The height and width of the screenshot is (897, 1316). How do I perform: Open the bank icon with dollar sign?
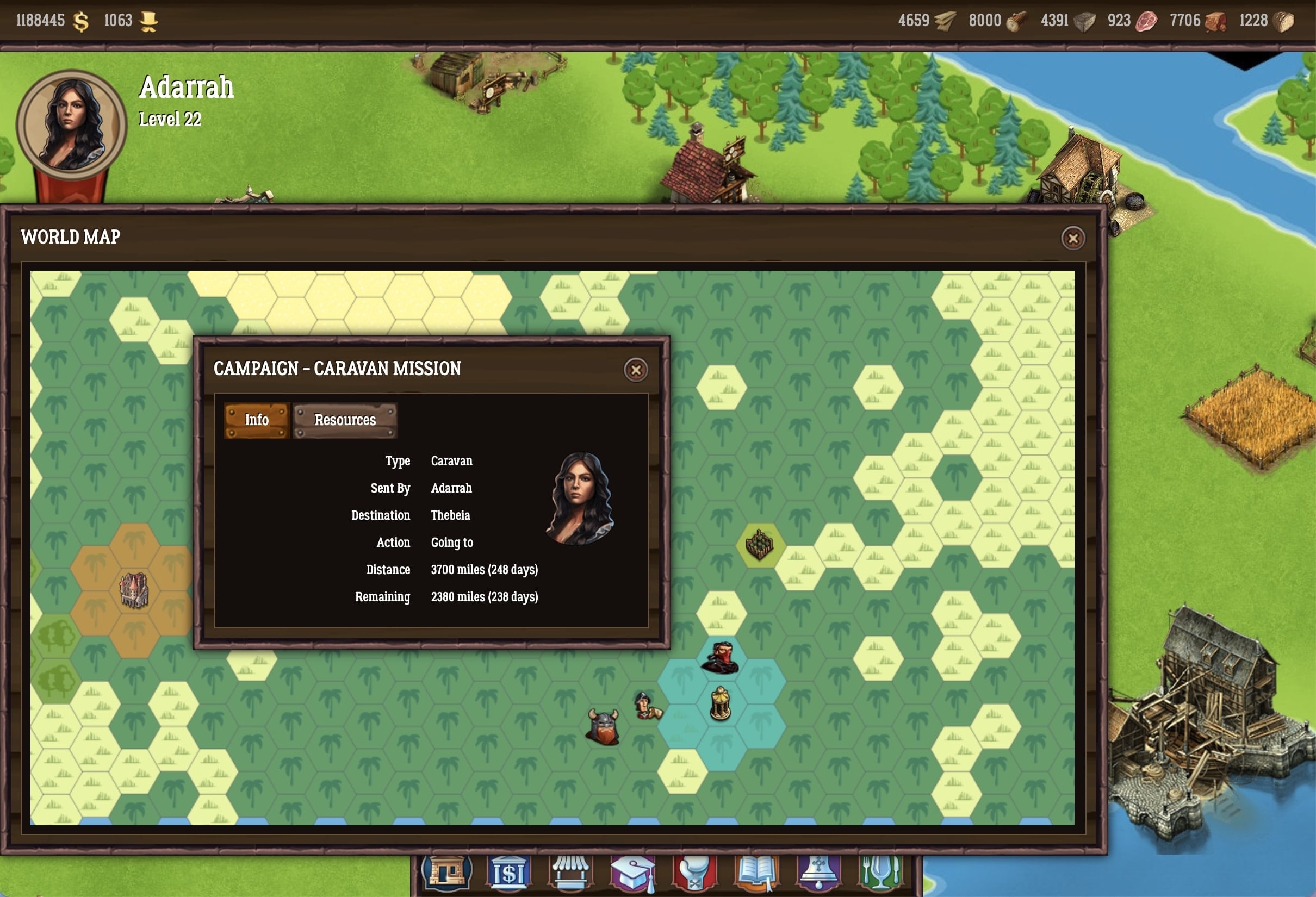pos(508,873)
